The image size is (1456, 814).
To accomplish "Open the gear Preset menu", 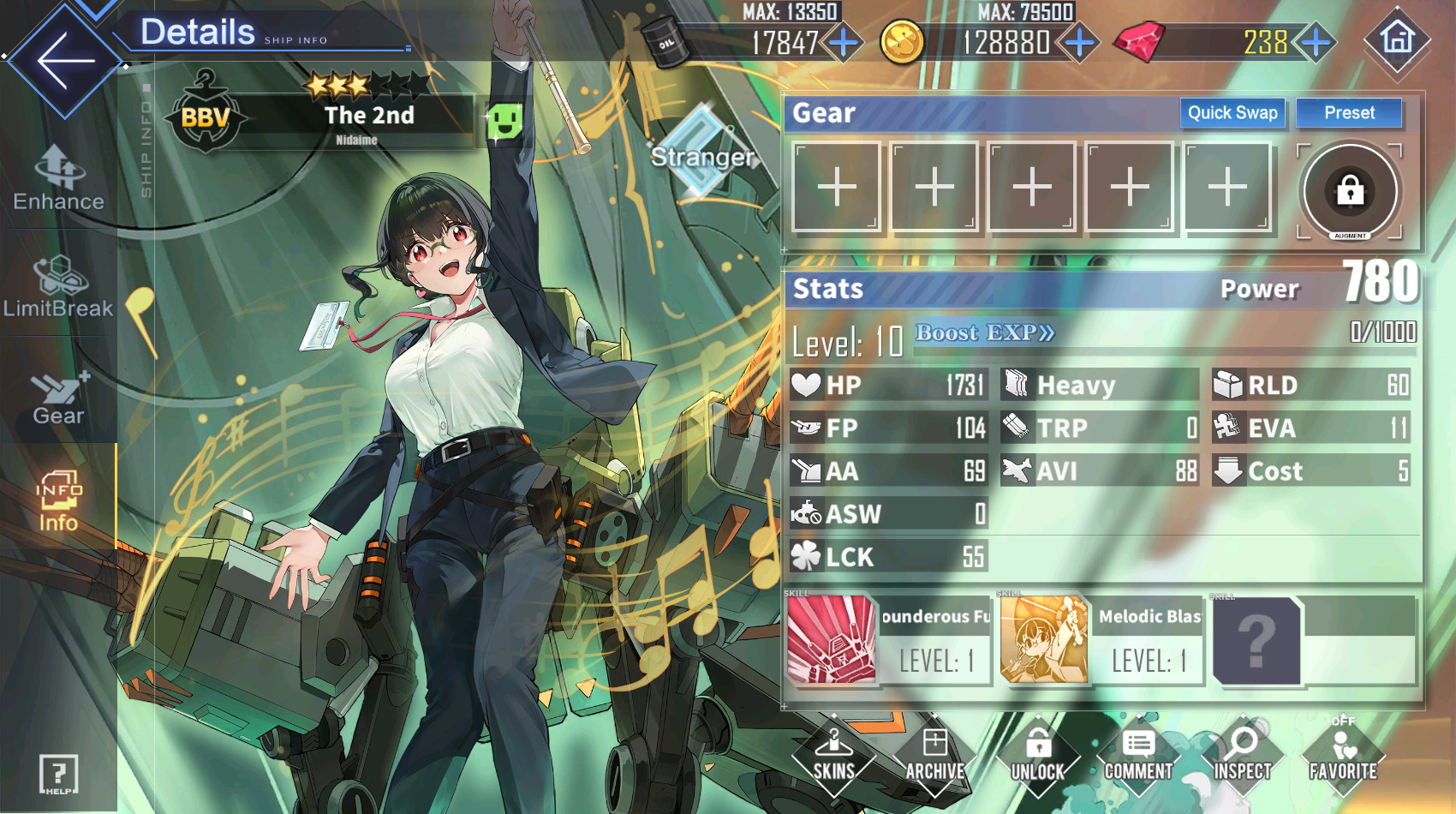I will (x=1349, y=113).
